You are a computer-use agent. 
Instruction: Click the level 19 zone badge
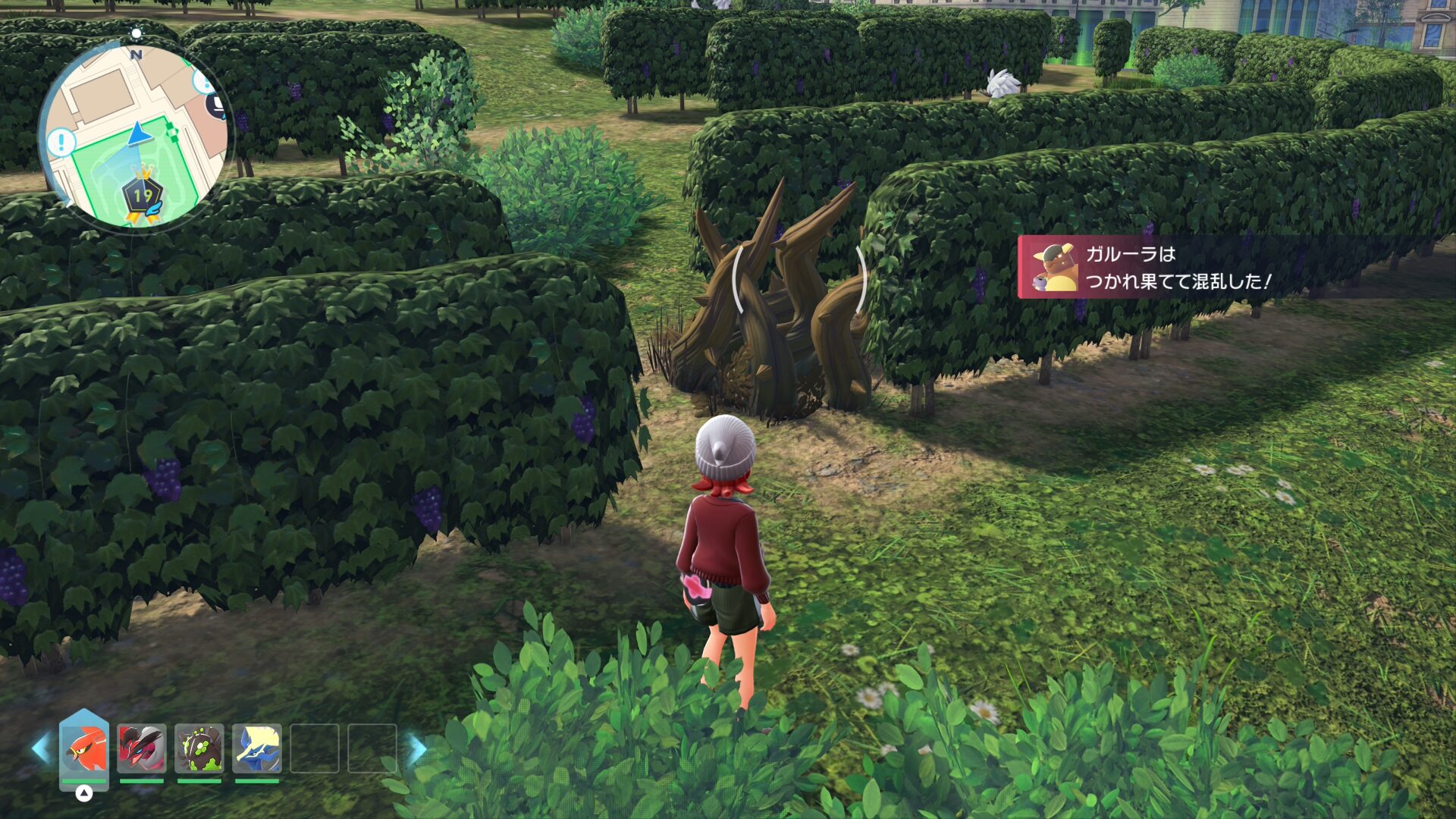point(143,196)
